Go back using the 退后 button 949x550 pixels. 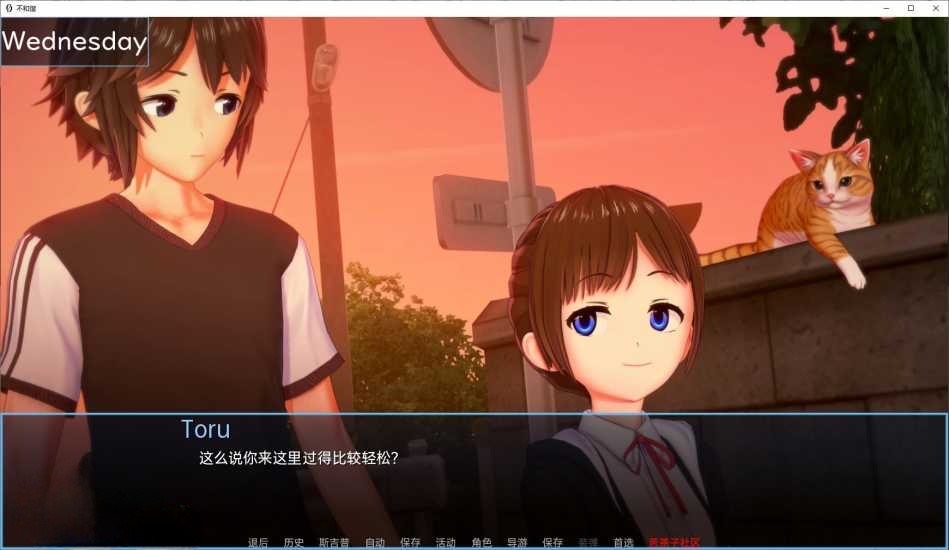258,543
